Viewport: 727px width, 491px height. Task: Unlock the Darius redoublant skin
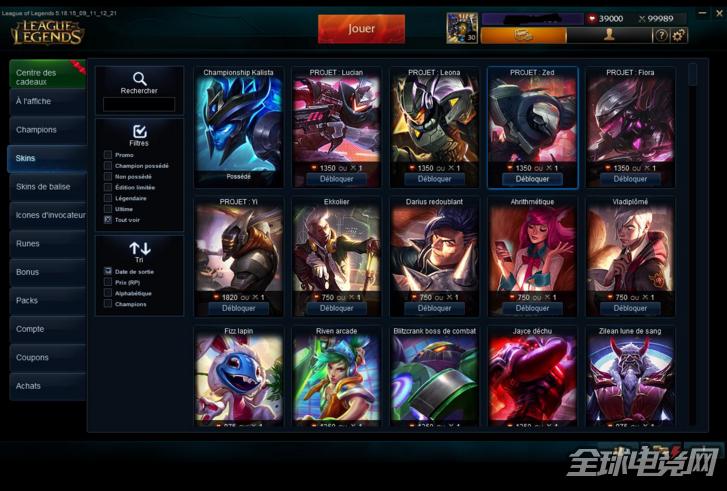tap(434, 308)
